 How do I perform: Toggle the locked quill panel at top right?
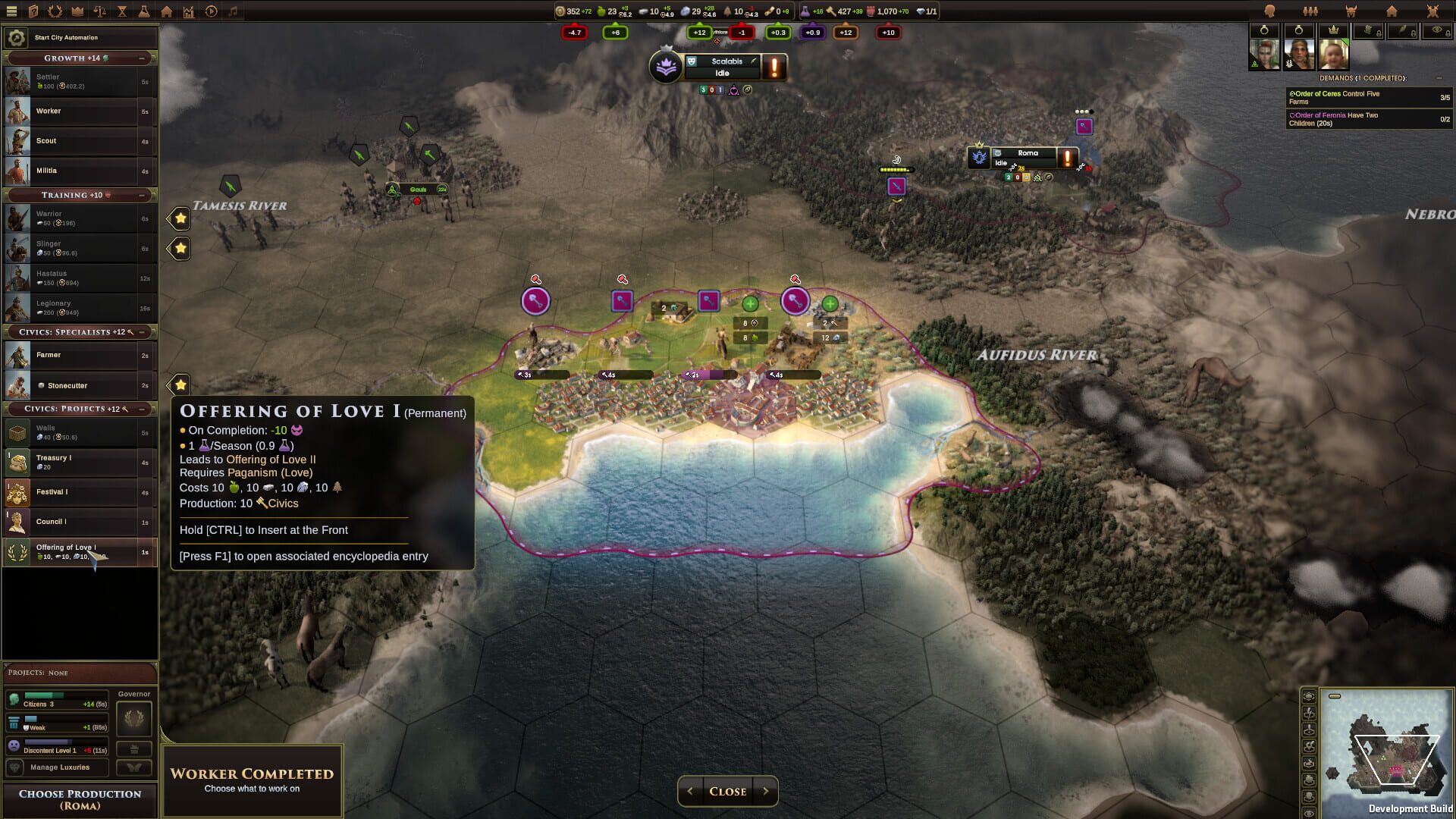tap(1402, 32)
